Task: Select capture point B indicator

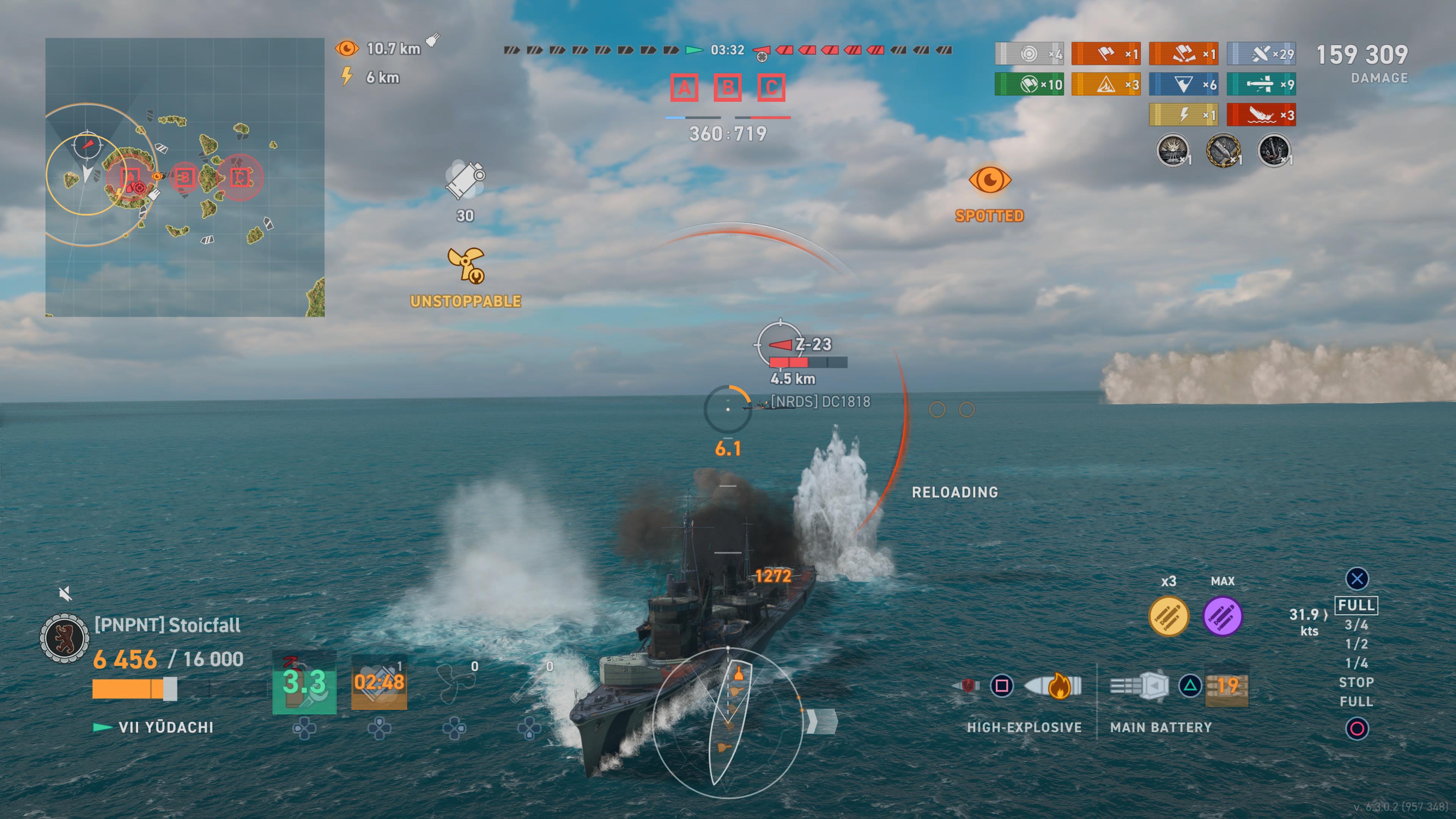Action: pyautogui.click(x=728, y=88)
